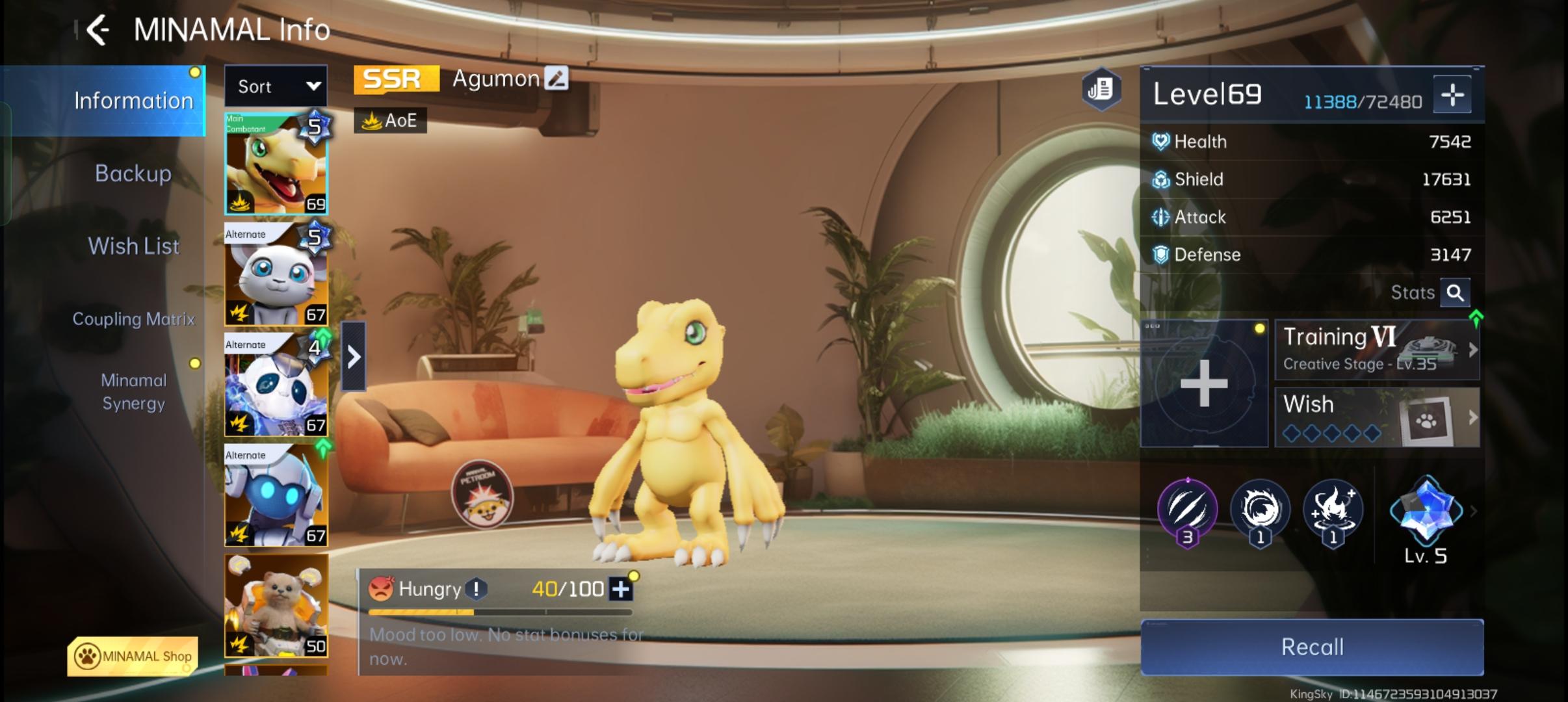
Task: Open the Wish List tab
Action: click(133, 246)
